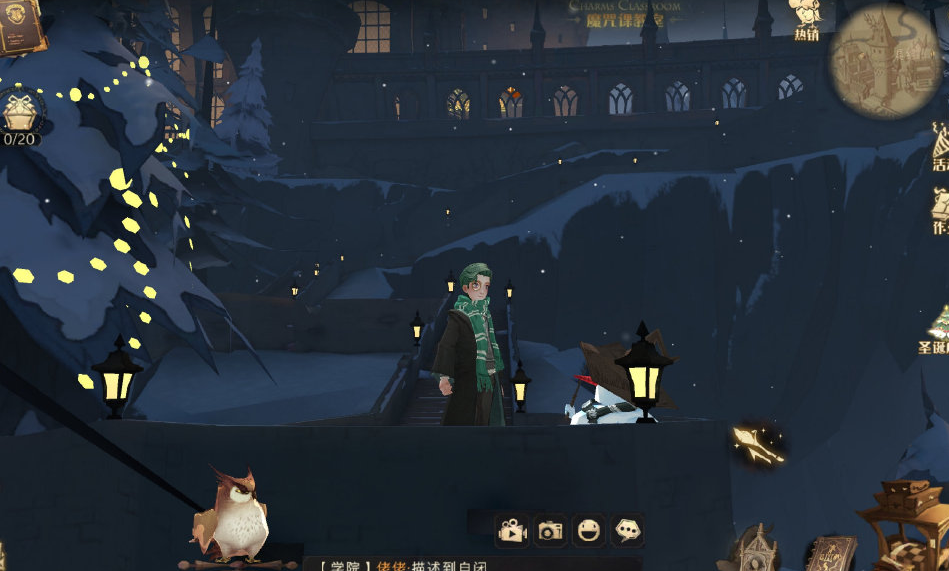Tap the video camera recording icon
Viewport: 949px width, 571px height.
click(x=513, y=530)
